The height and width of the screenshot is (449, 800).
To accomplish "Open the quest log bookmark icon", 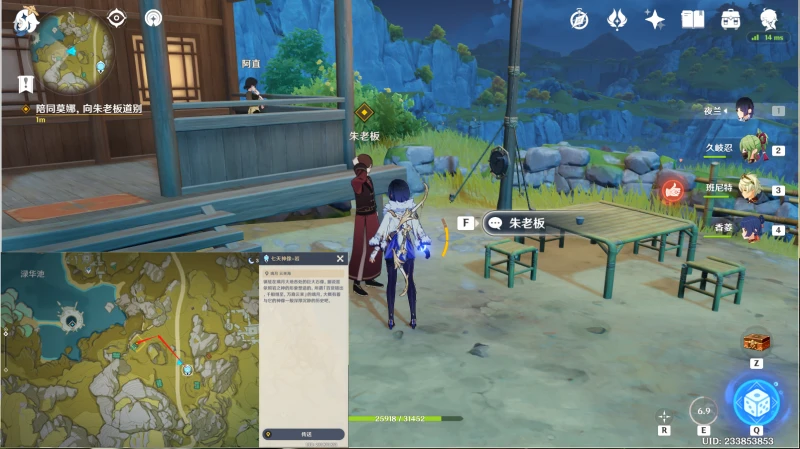I will [x=25, y=84].
